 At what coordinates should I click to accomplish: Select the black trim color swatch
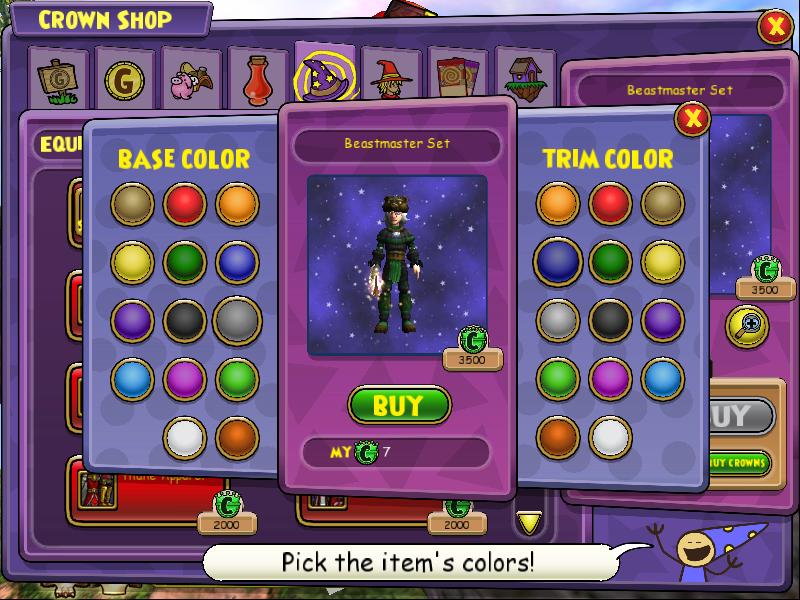pyautogui.click(x=610, y=320)
